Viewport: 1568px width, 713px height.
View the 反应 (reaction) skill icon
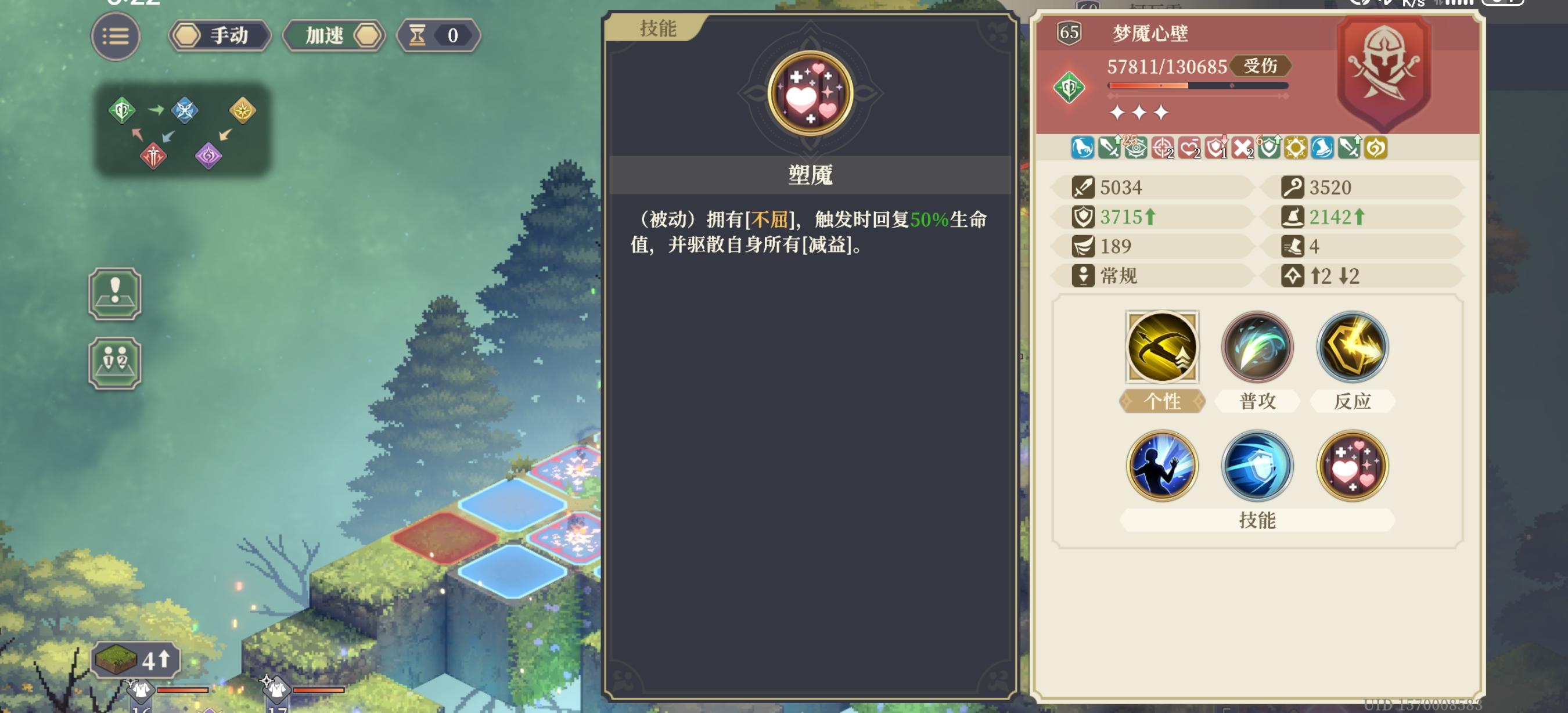coord(1353,347)
